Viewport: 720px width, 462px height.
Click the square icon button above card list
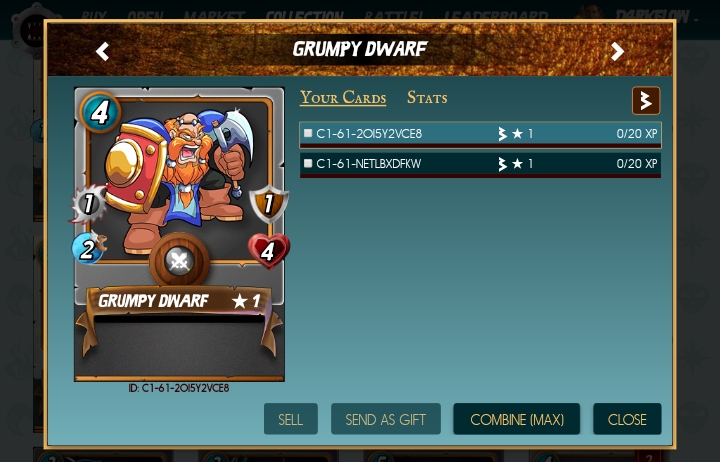point(646,101)
